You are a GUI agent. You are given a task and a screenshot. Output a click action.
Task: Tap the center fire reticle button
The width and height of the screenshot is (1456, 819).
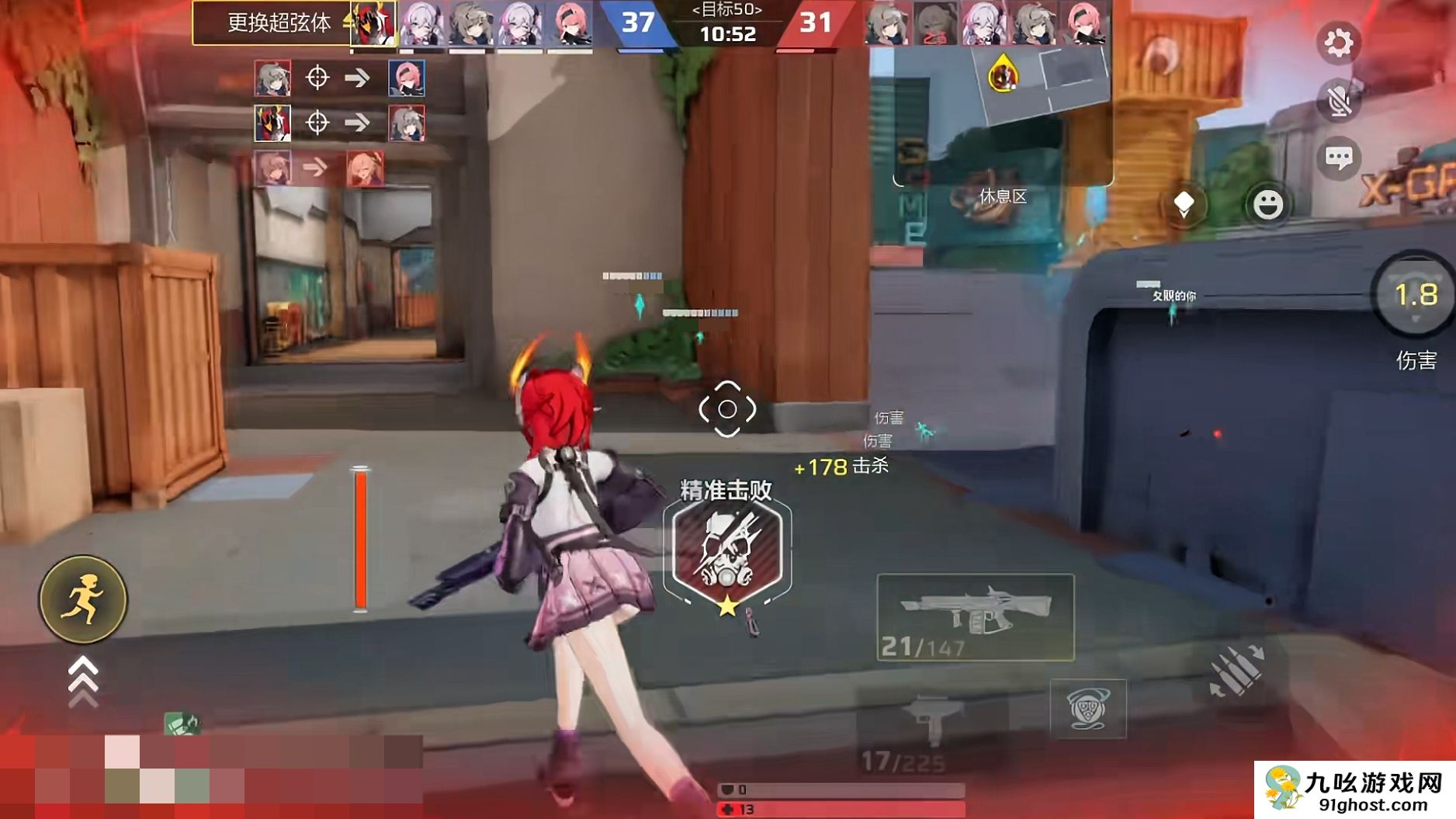click(727, 409)
